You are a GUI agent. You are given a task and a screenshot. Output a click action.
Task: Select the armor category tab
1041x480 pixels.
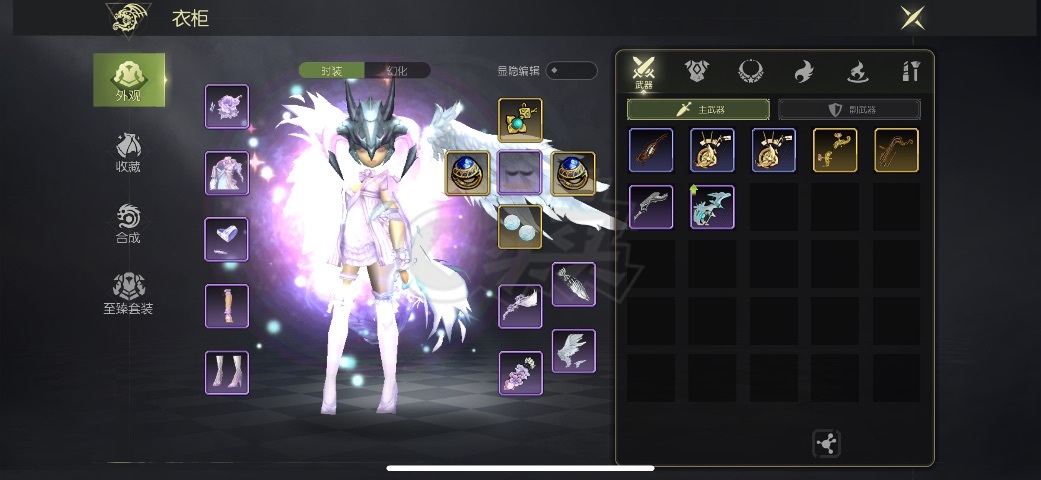[x=697, y=71]
